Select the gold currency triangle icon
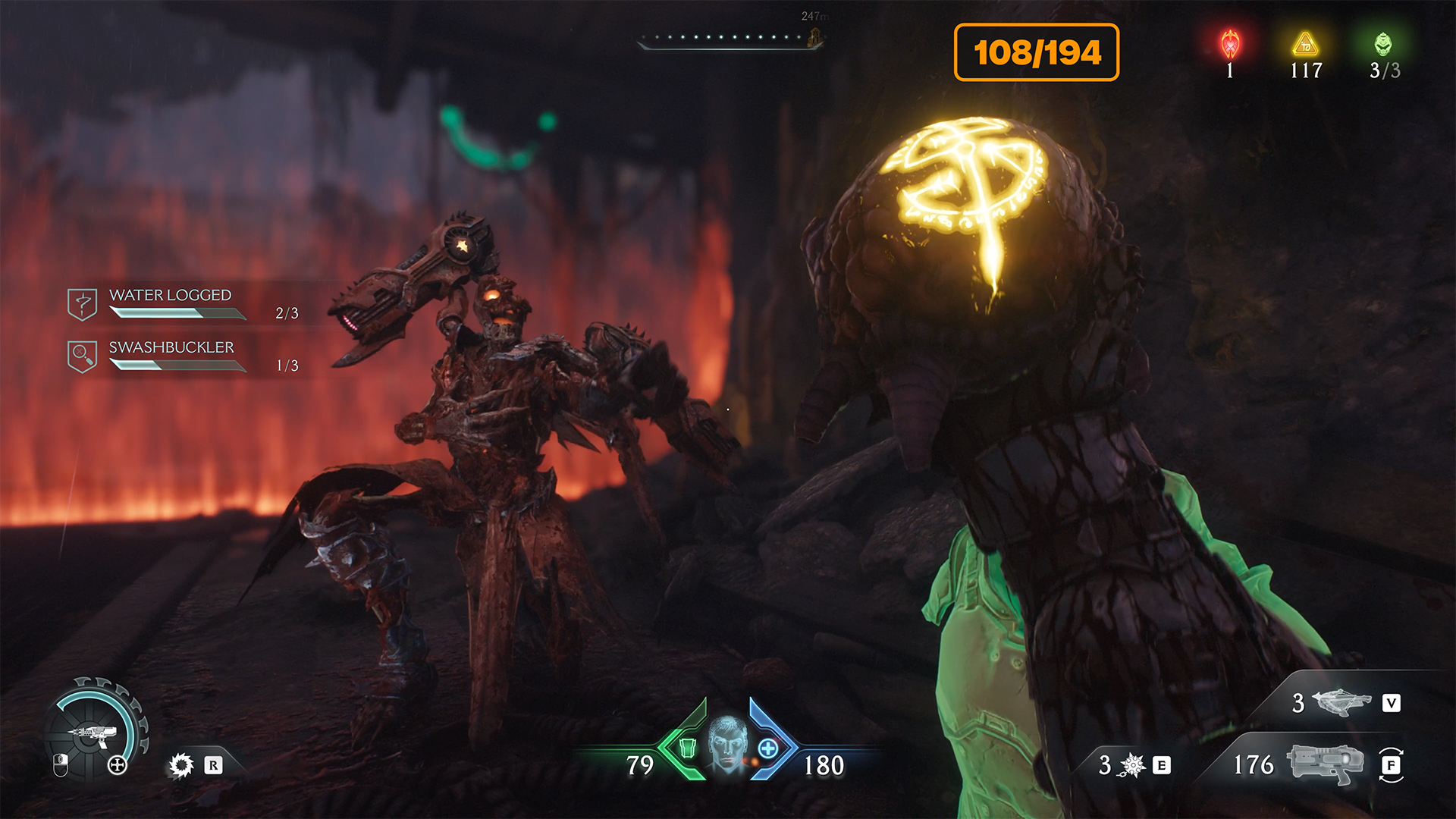This screenshot has width=1456, height=819. [1306, 44]
